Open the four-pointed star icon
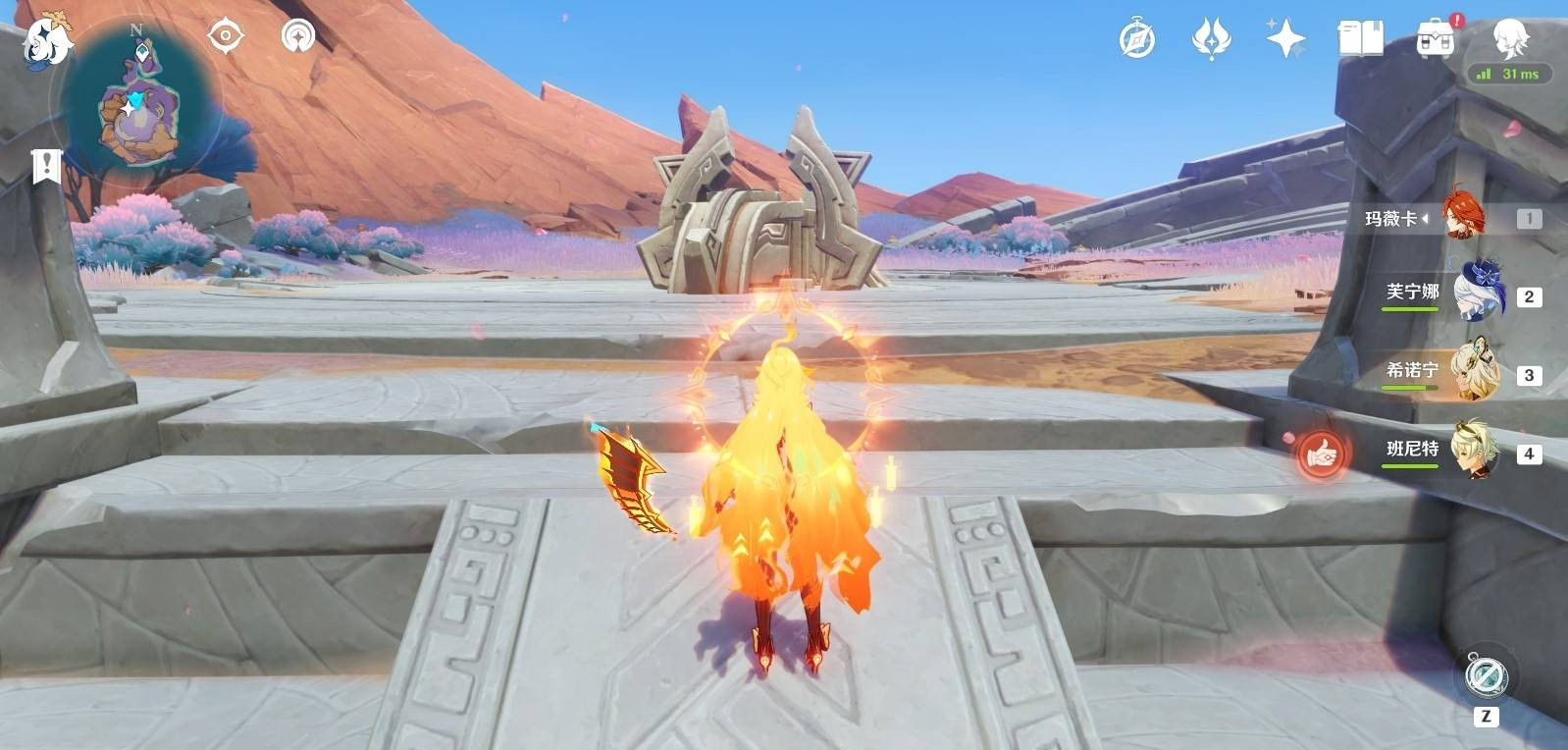 pos(1285,39)
